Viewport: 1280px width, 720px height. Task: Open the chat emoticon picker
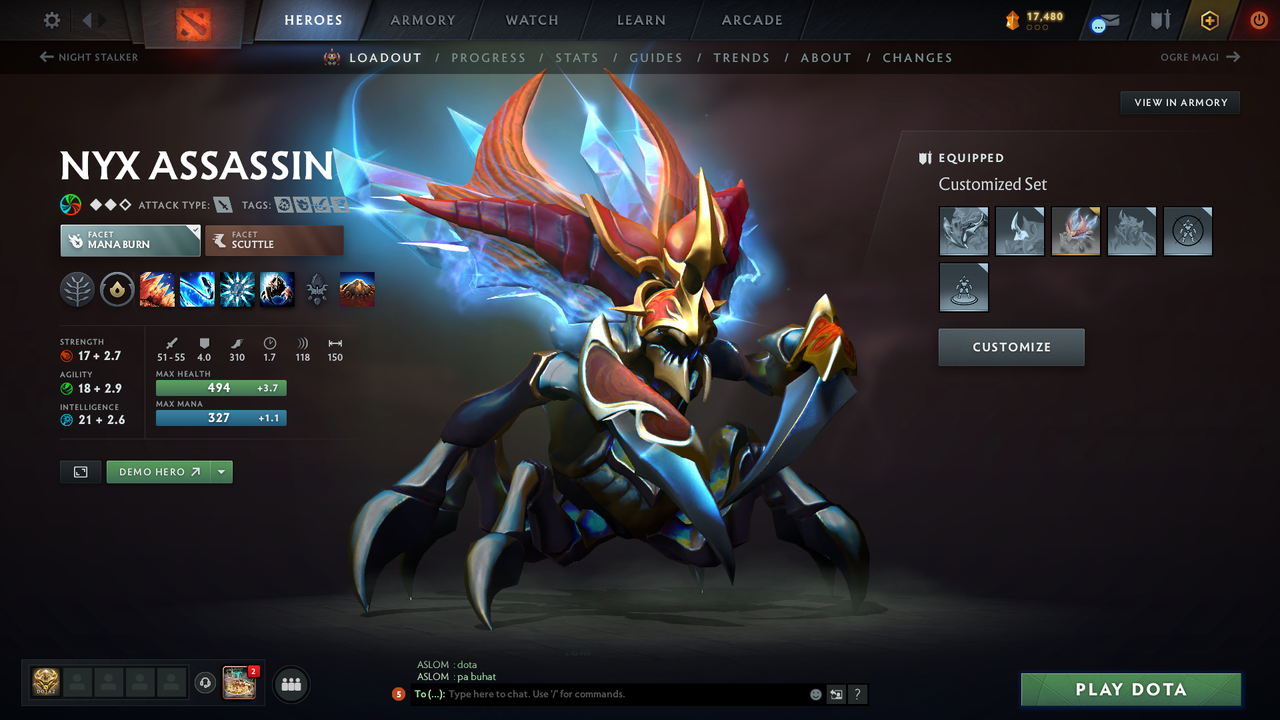tap(815, 694)
